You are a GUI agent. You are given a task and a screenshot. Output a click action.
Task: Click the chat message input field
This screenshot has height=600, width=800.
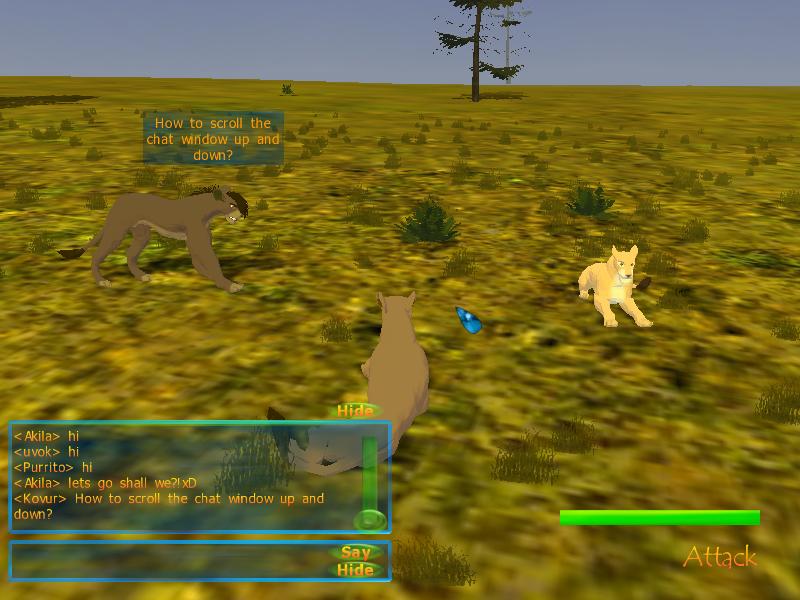[170, 561]
